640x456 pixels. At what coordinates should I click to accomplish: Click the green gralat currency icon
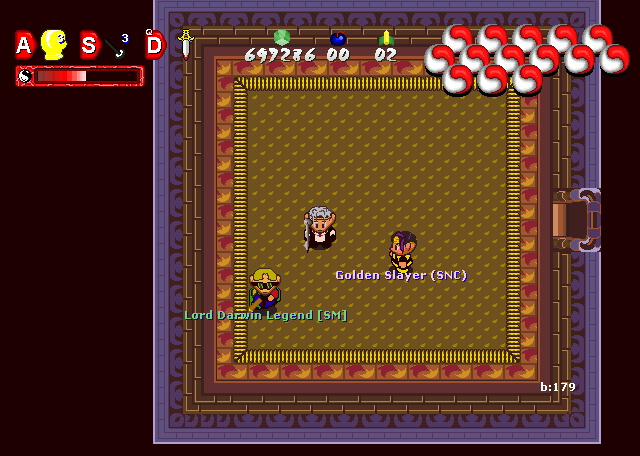[281, 38]
